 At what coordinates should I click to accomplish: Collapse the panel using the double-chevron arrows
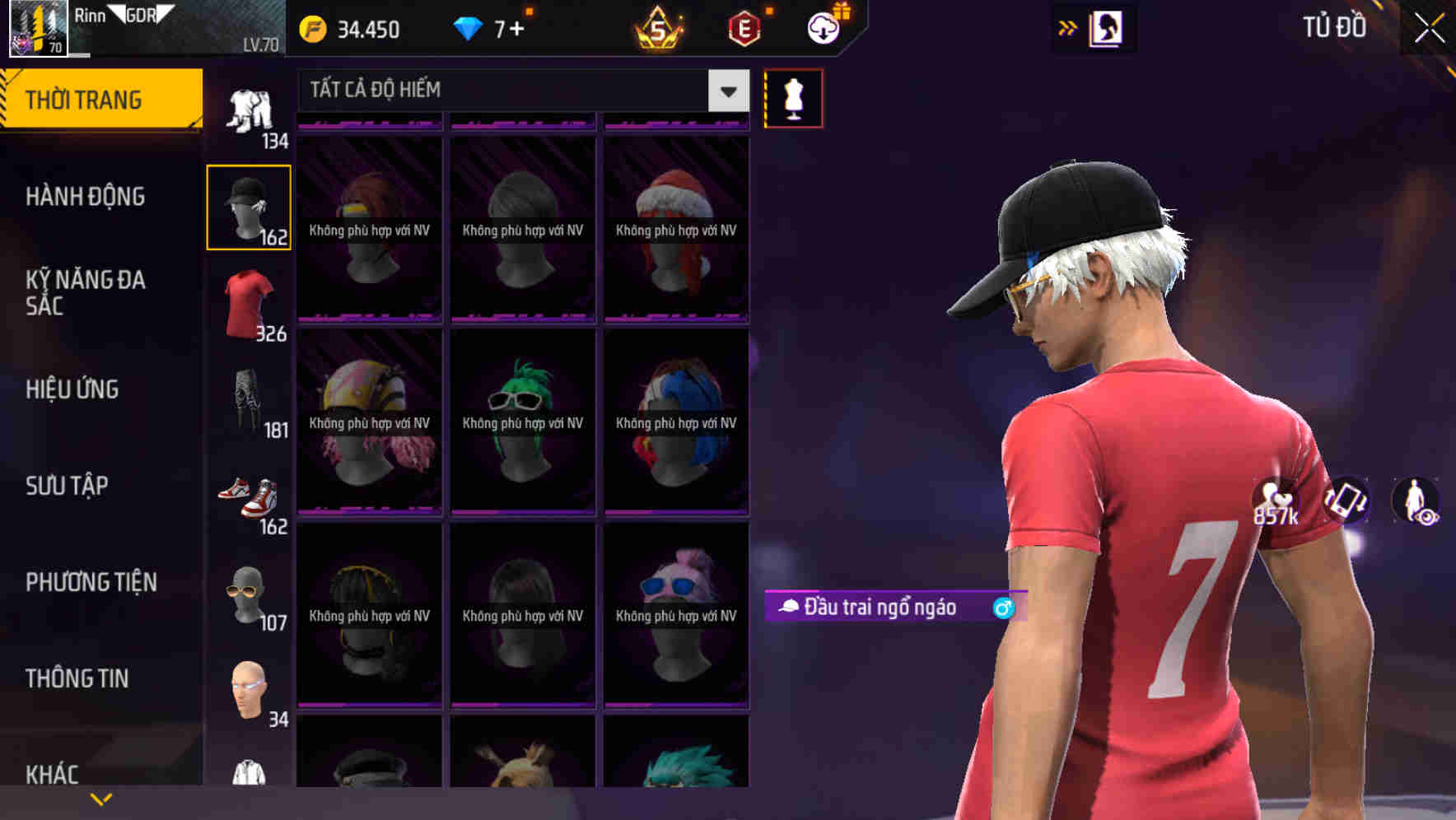point(1069,27)
